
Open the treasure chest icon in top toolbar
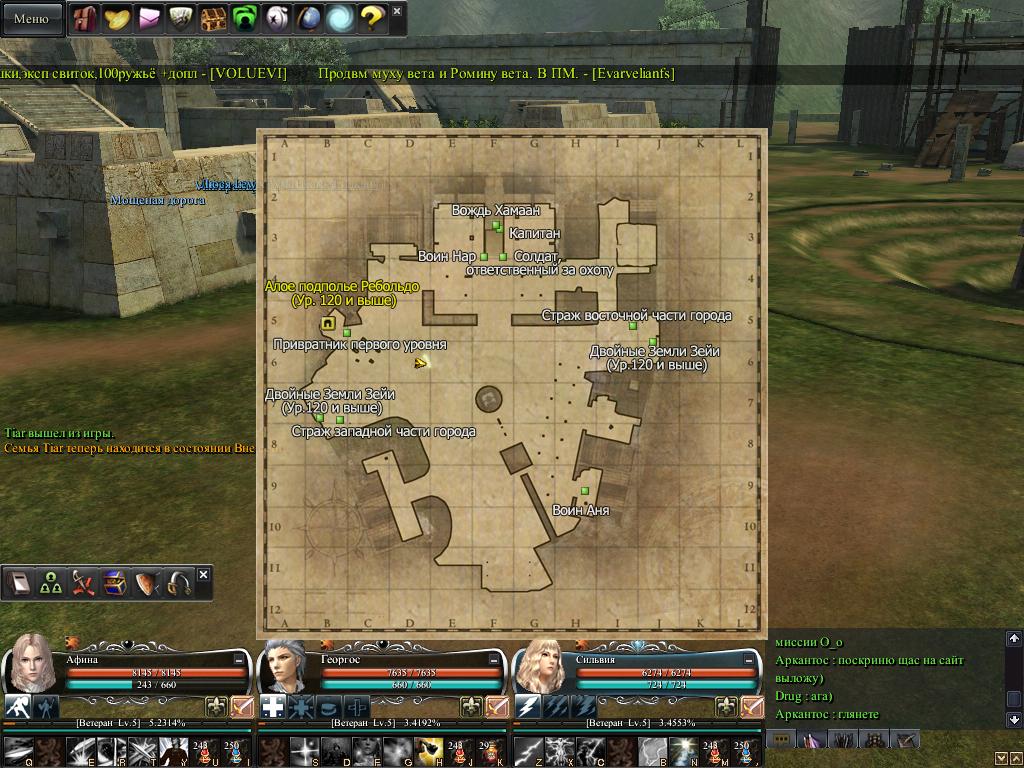coord(213,18)
